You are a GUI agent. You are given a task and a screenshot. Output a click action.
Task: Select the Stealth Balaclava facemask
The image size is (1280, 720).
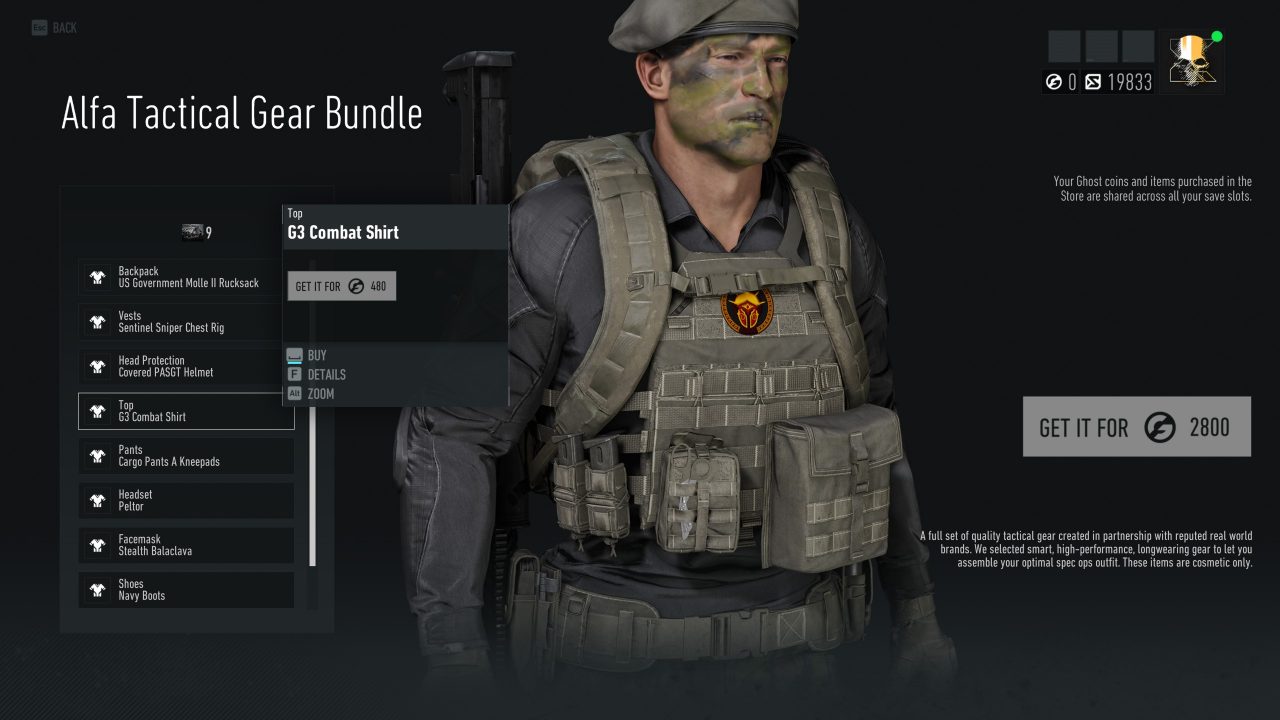click(186, 545)
